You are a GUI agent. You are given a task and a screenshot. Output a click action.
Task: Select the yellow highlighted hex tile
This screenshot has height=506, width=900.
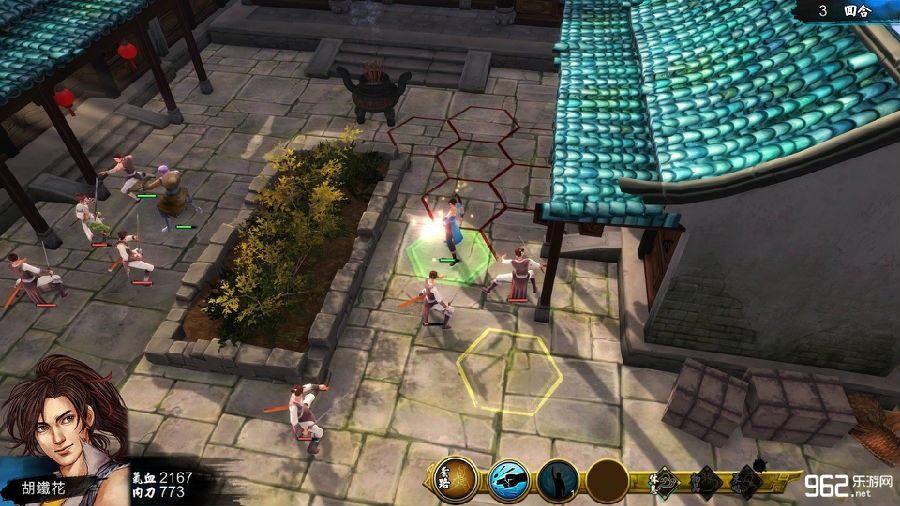pos(509,371)
